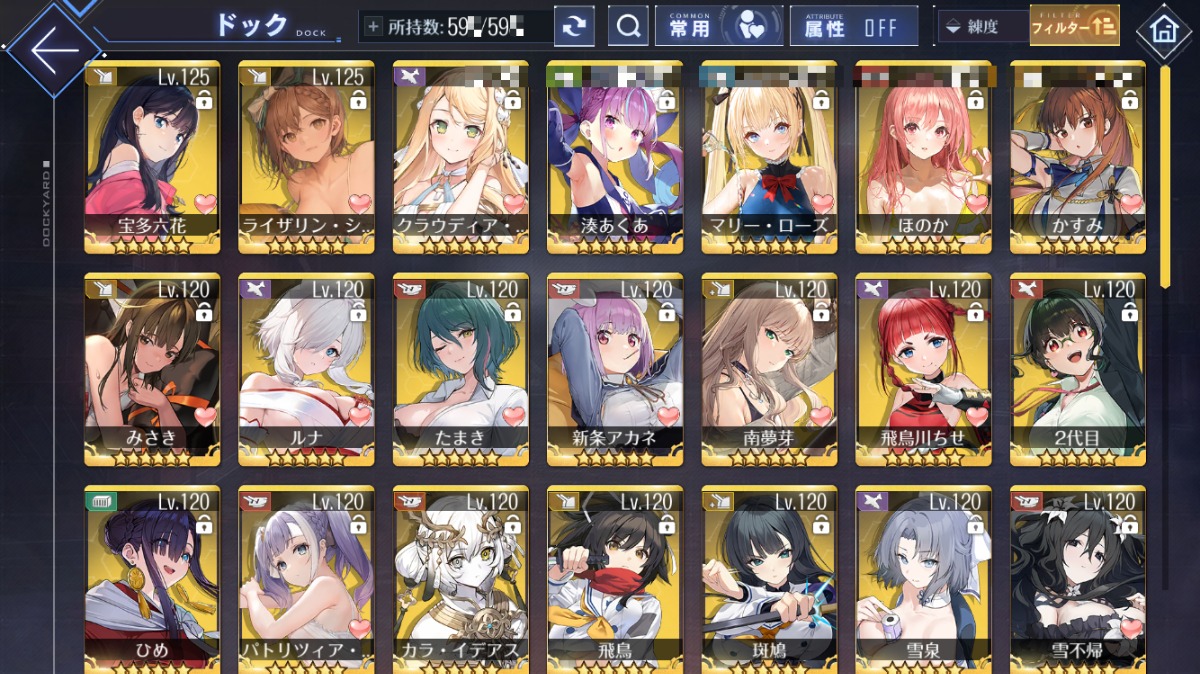Image resolution: width=1200 pixels, height=674 pixels.
Task: Go back with the arrow button
Action: click(53, 48)
